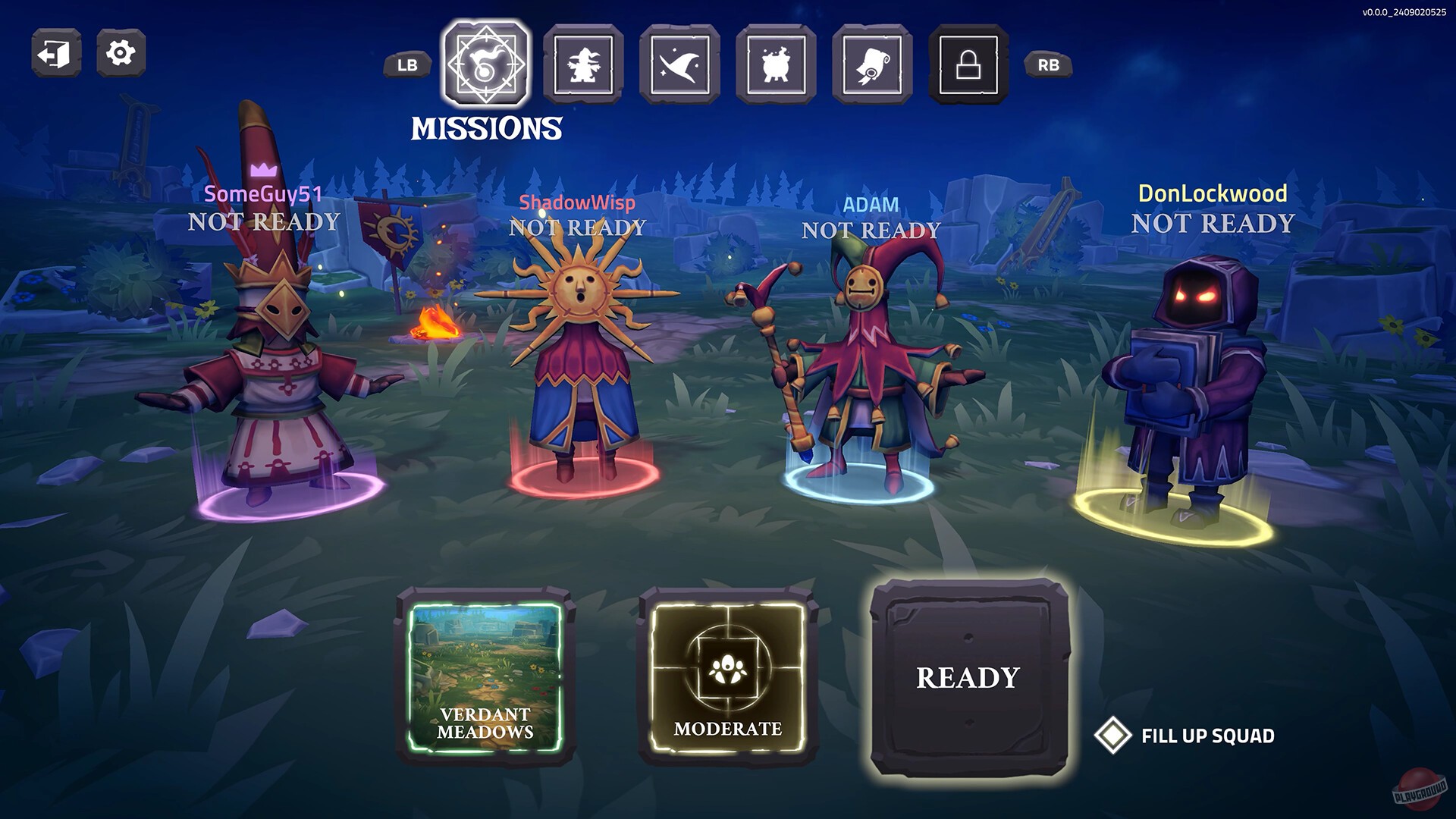
Task: Open the settings gear icon
Action: (x=120, y=53)
